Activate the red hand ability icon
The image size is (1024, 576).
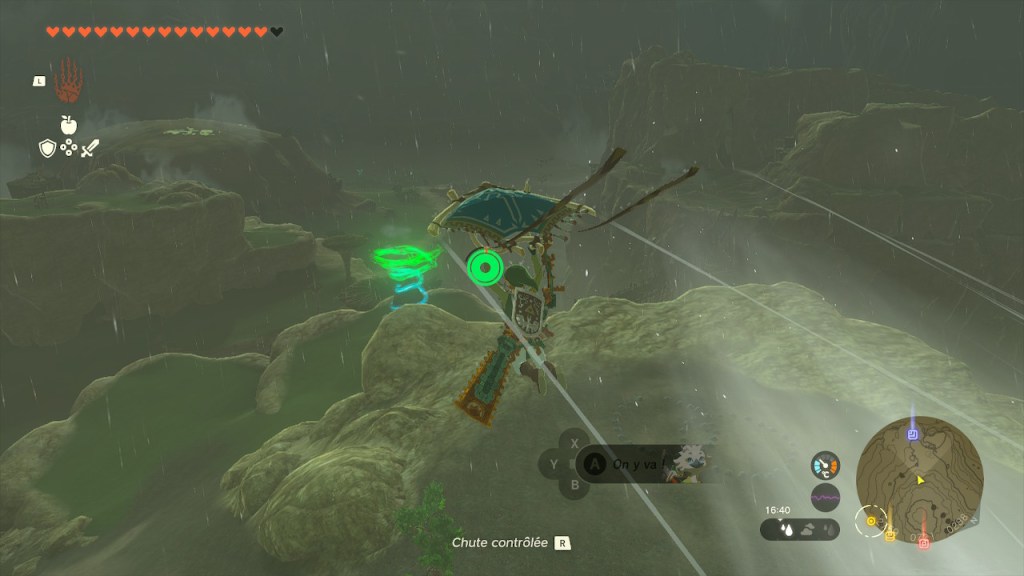[67, 80]
